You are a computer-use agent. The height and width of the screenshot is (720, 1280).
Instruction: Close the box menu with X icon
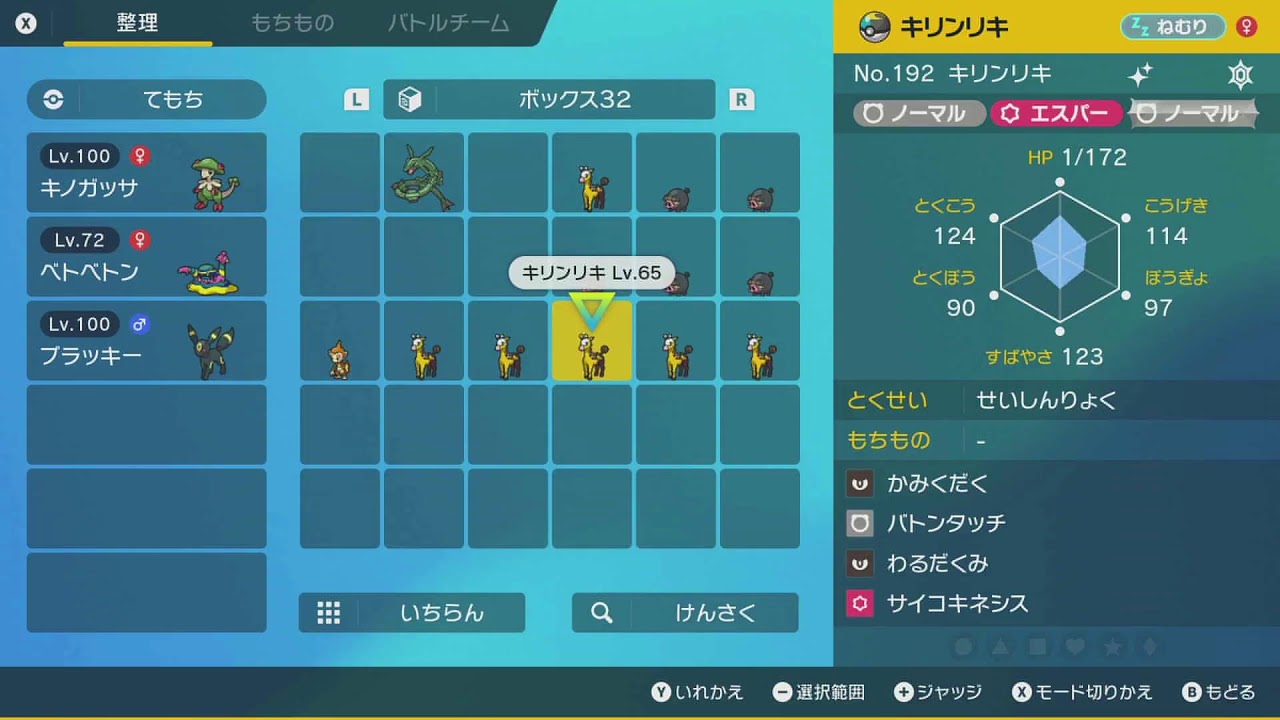pos(26,23)
